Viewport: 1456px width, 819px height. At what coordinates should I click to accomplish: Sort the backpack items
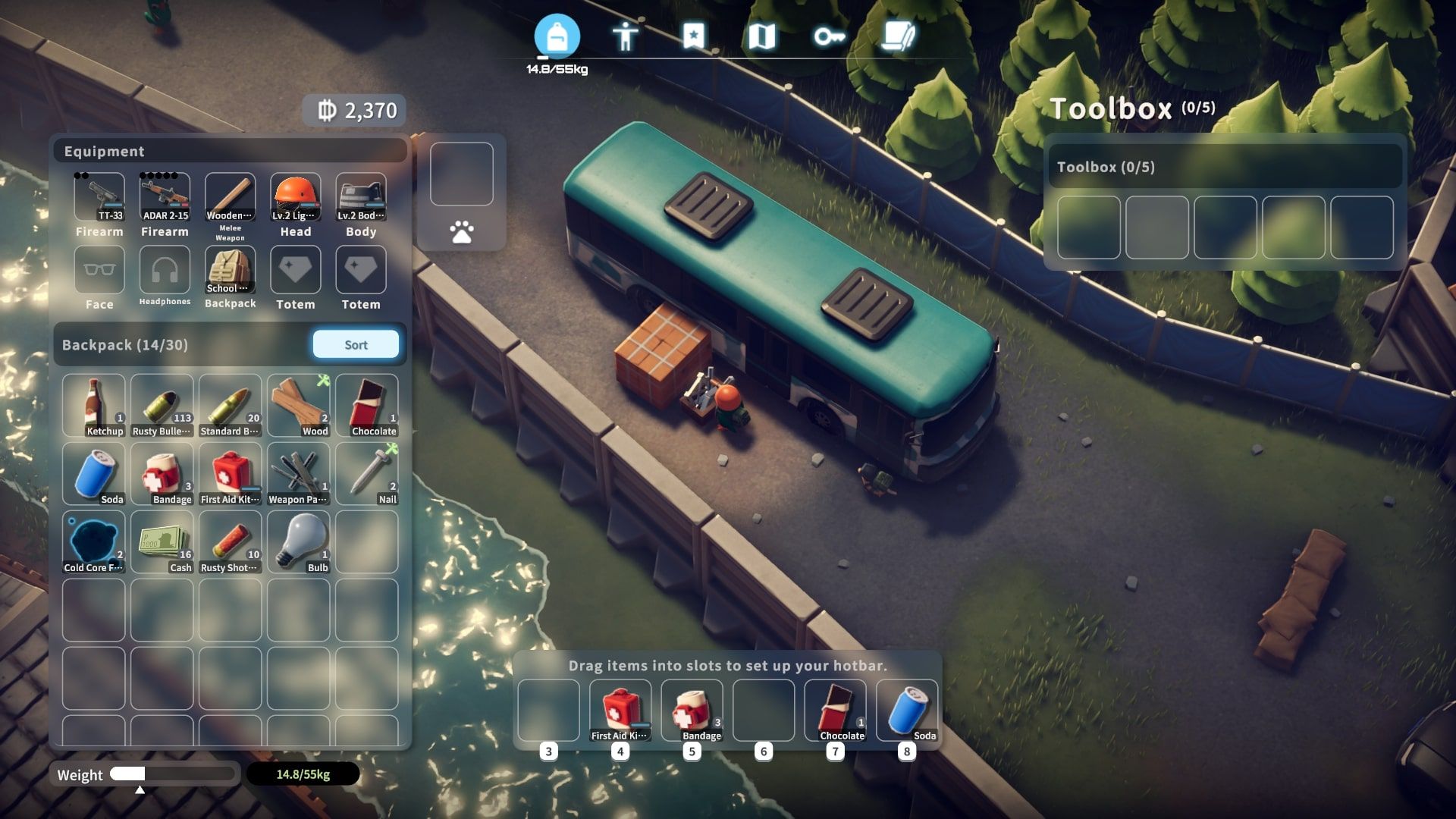tap(356, 345)
